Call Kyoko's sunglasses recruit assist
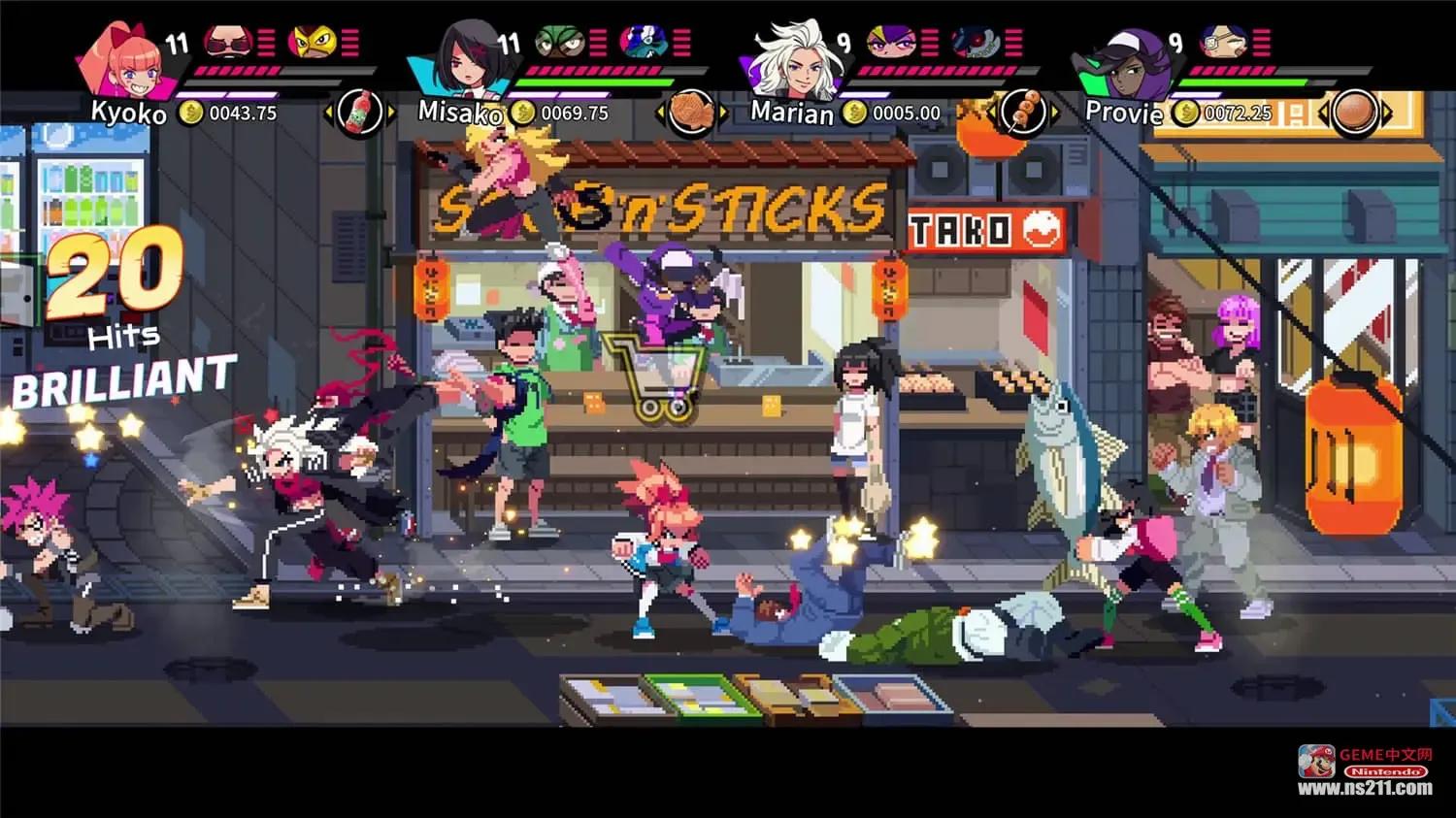 click(x=228, y=43)
